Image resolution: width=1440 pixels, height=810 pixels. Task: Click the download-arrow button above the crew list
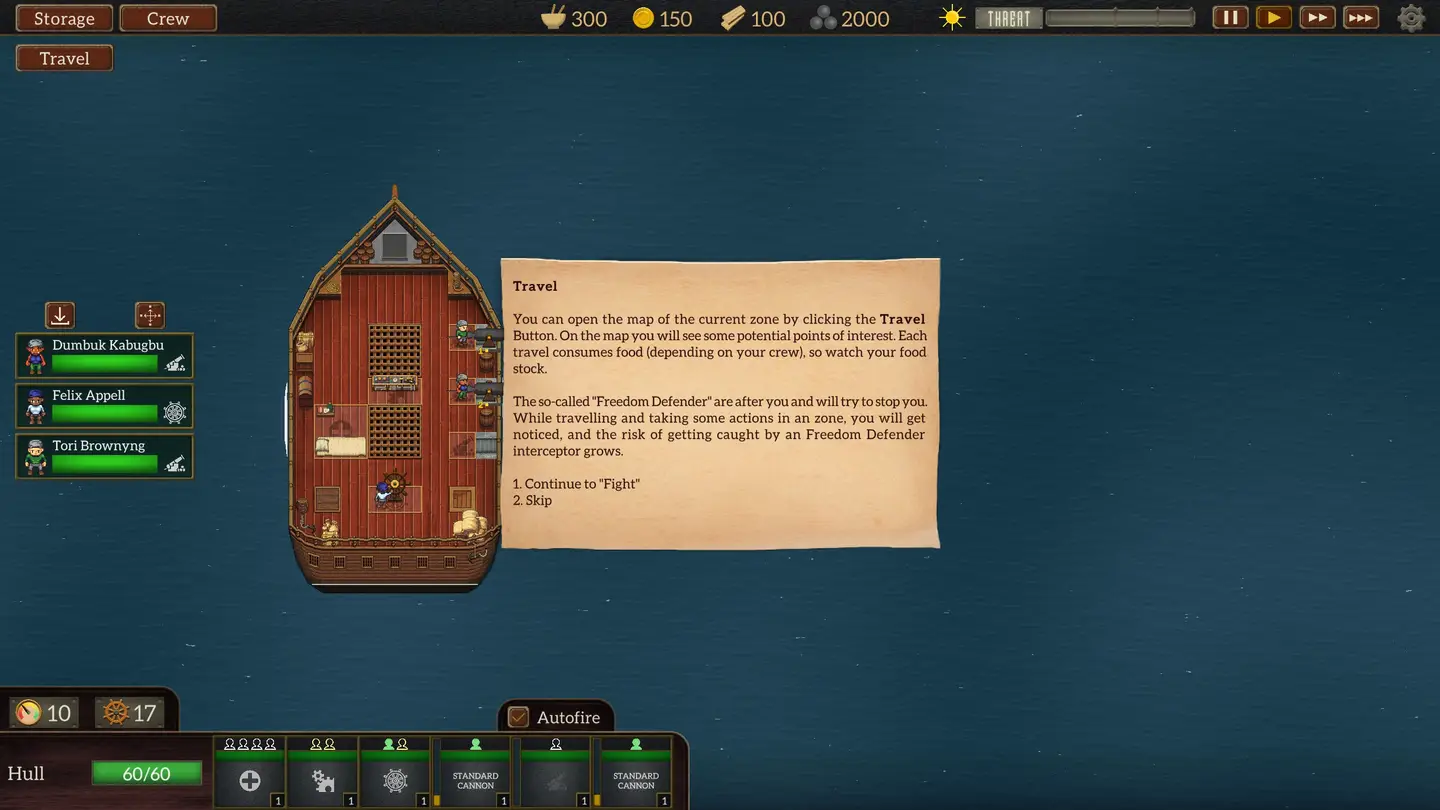[60, 315]
